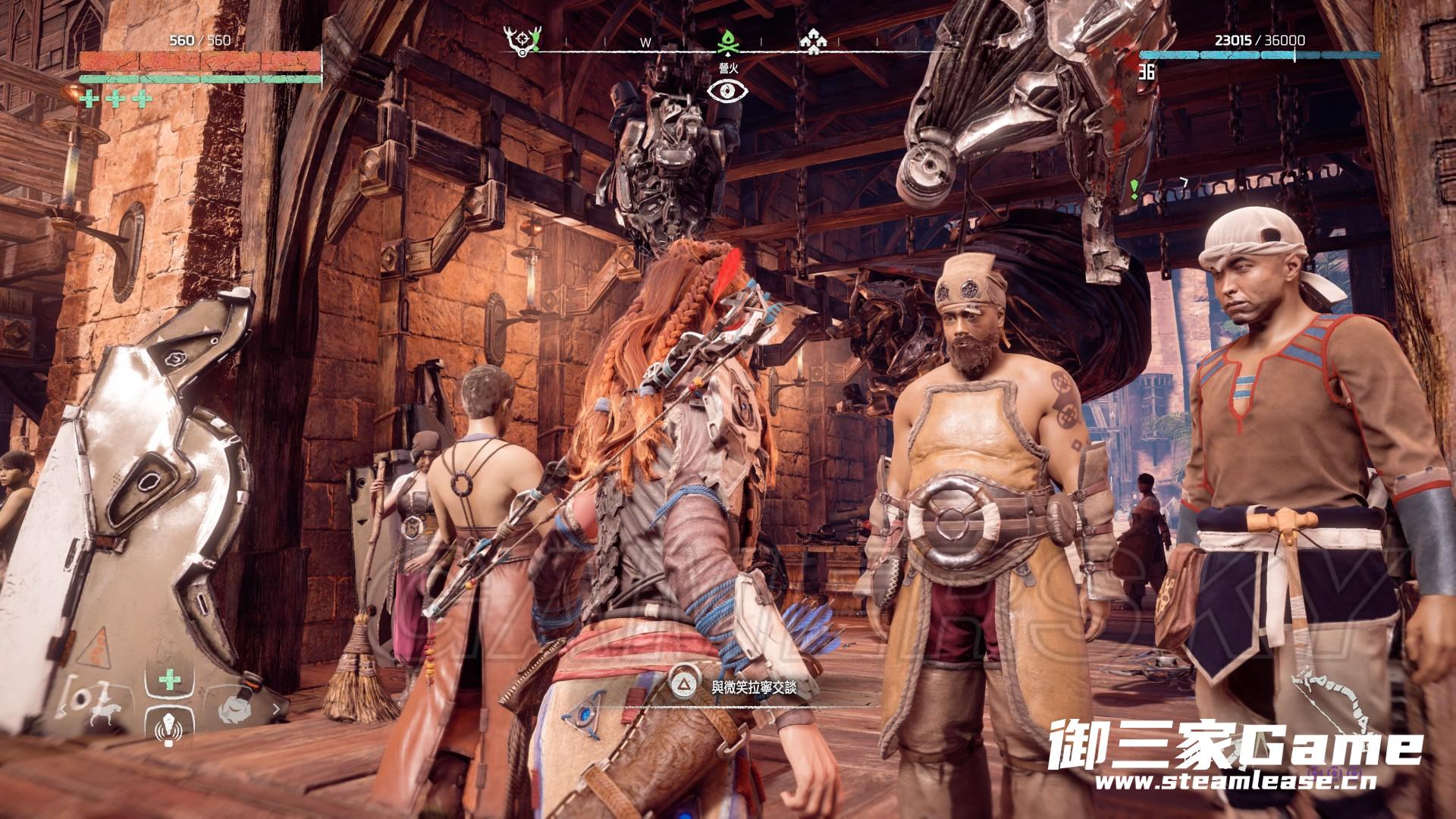This screenshot has width=1456, height=819.
Task: Toggle the stealth visibility eye indicator
Action: 728,91
